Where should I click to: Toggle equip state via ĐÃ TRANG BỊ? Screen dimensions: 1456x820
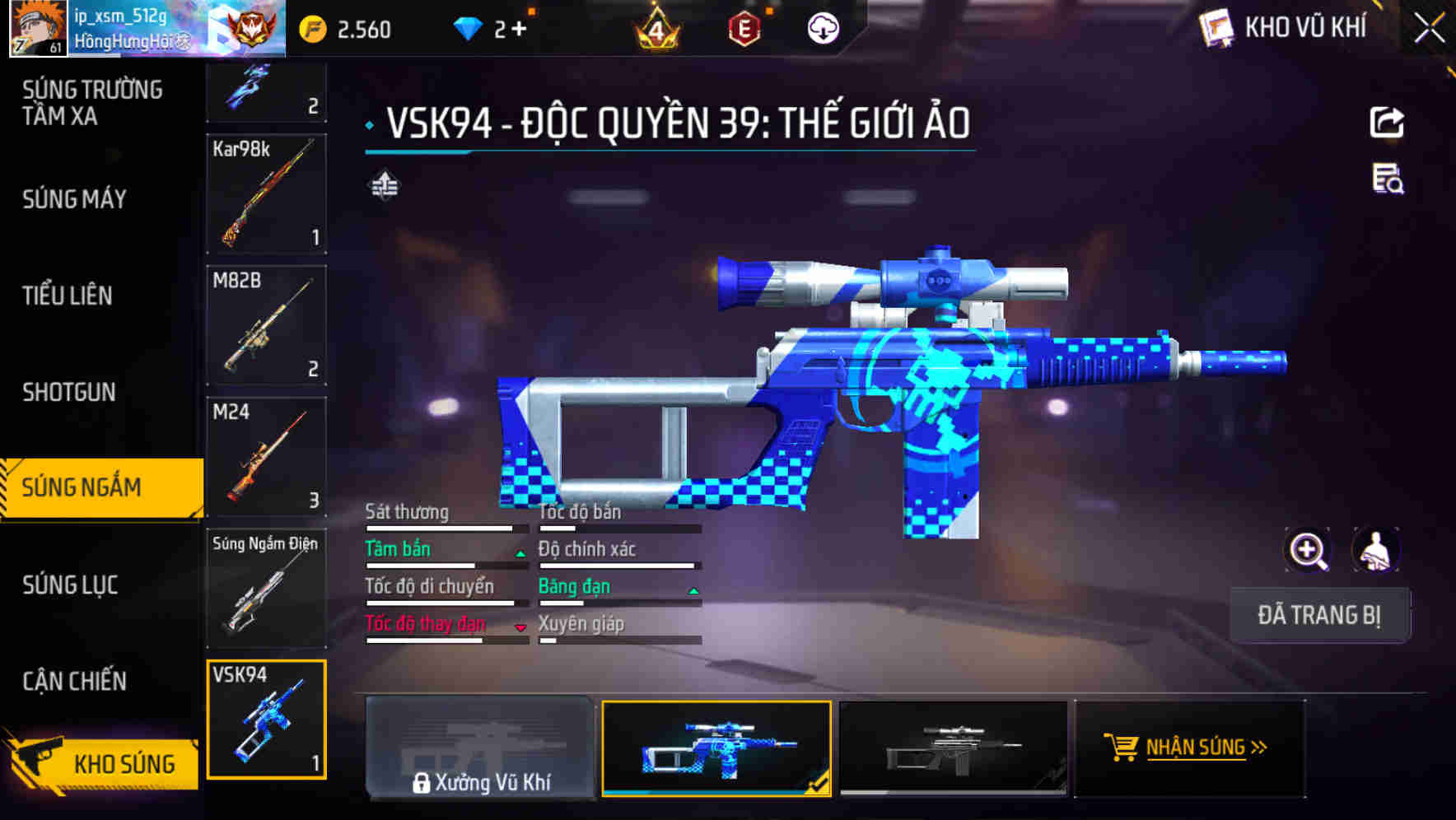coord(1319,614)
